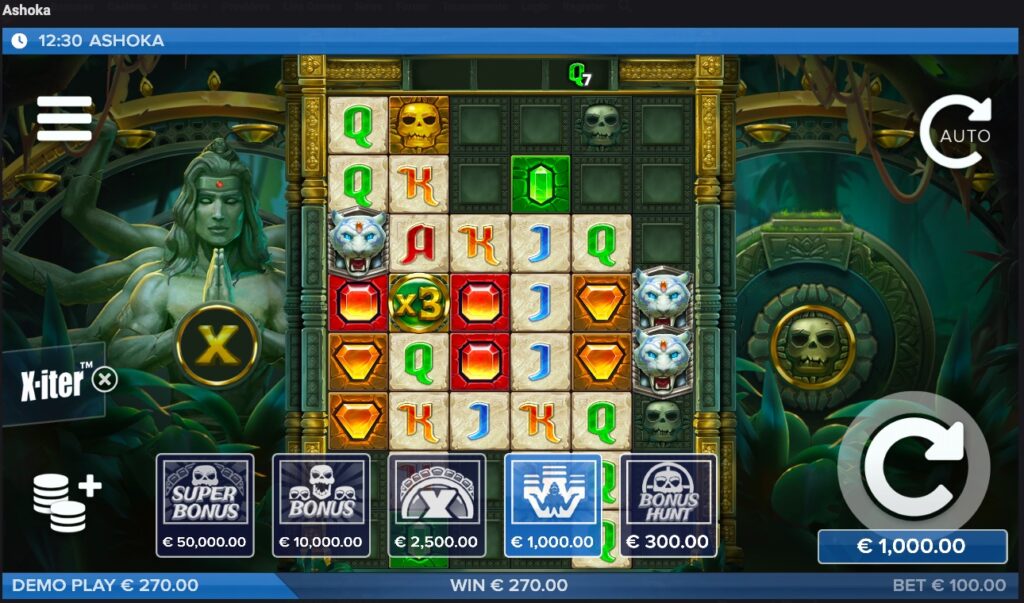Screen dimensions: 1024x603
Task: Click the € 1,000.00 price button
Action: pos(911,547)
